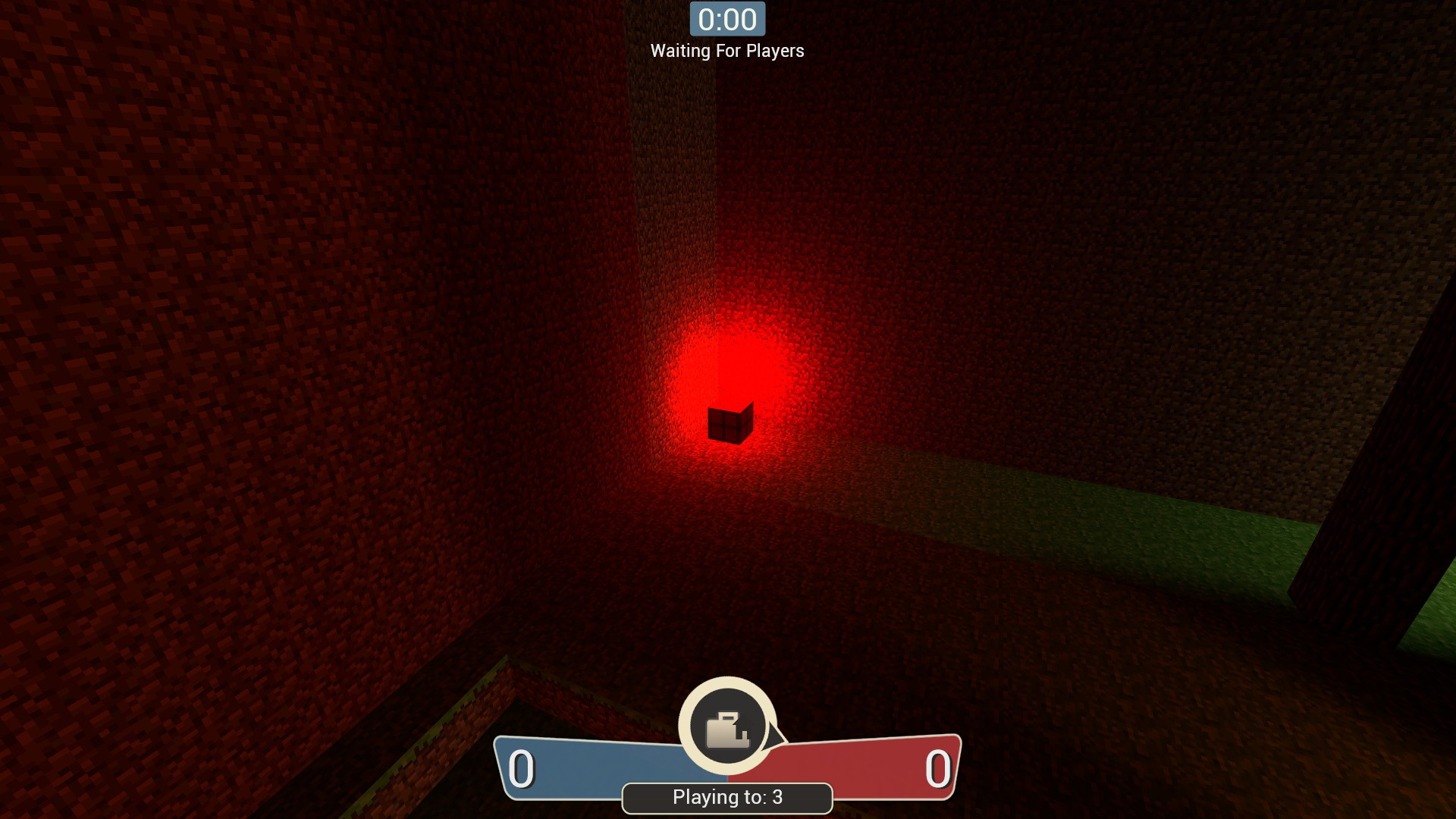This screenshot has height=819, width=1456.
Task: Toggle the red team score display
Action: pyautogui.click(x=938, y=768)
